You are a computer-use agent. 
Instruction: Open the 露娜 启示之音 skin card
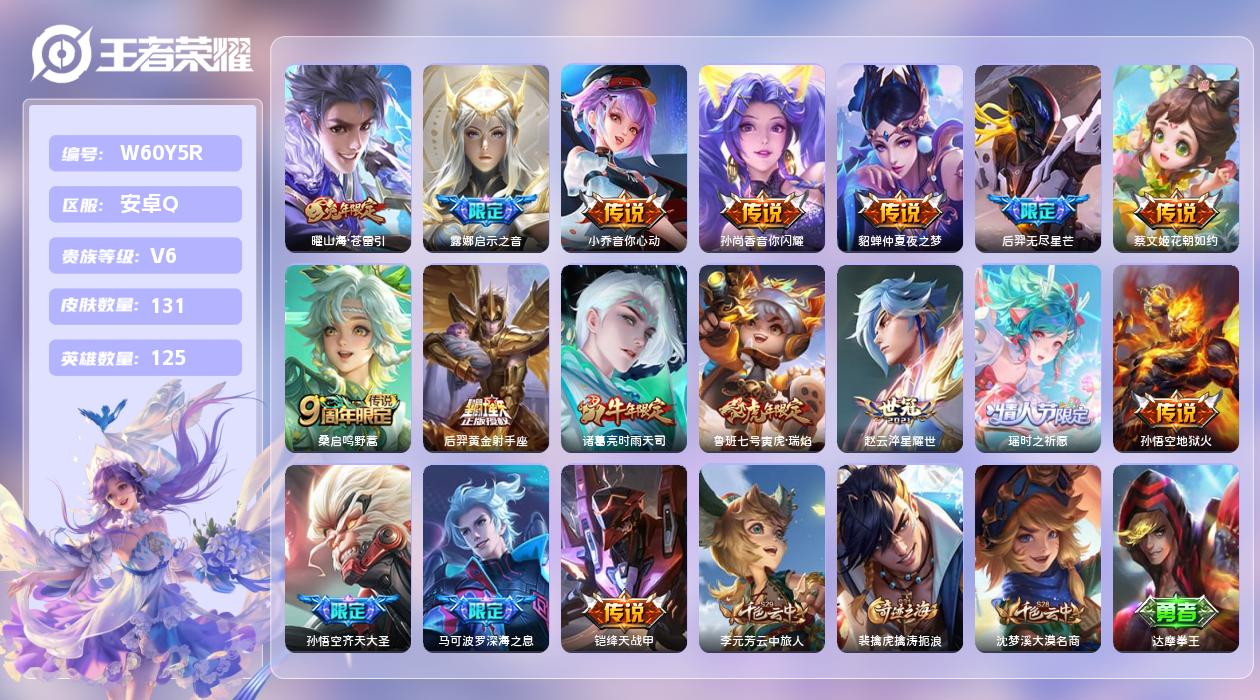(486, 158)
